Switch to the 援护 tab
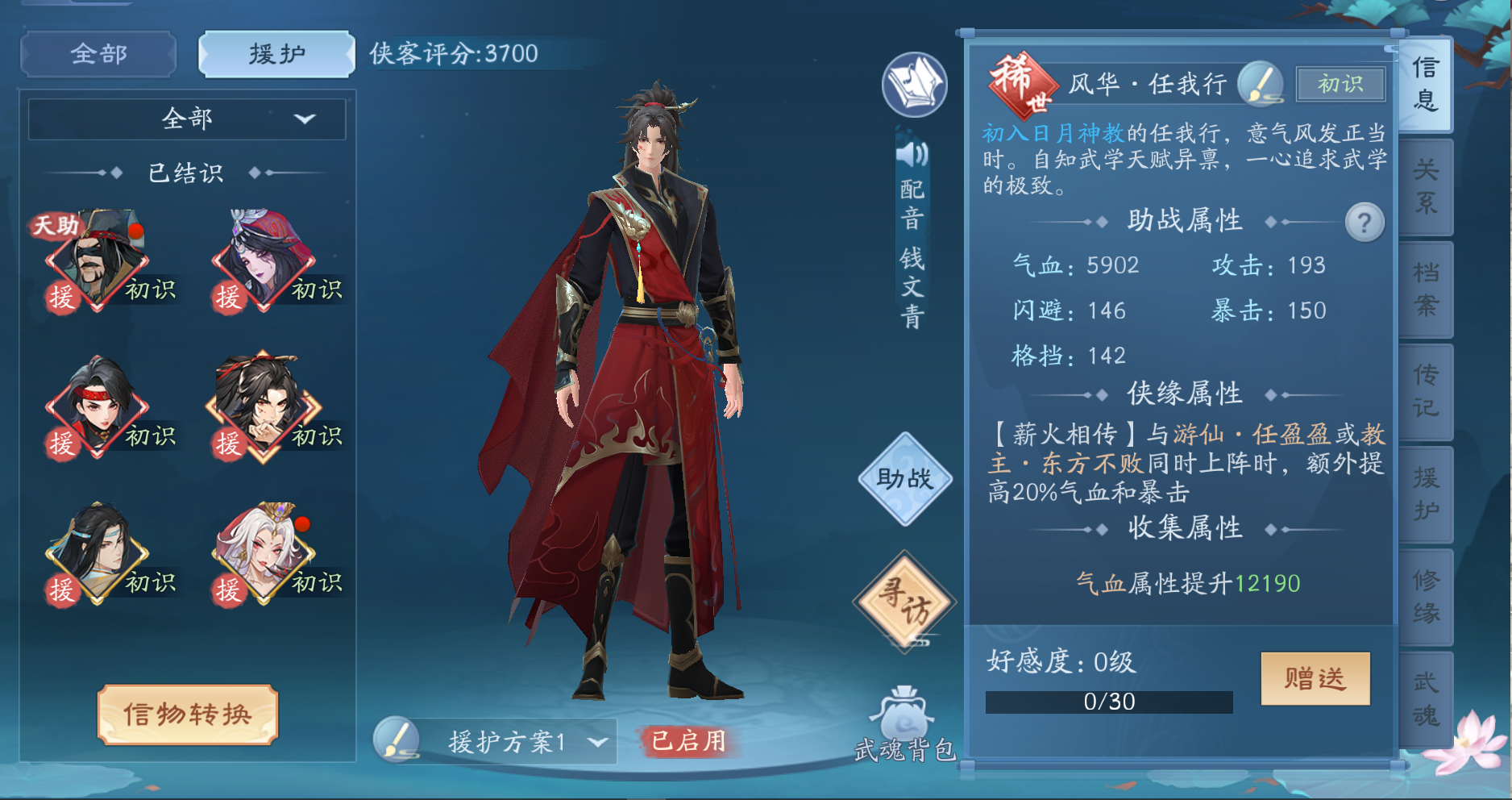Viewport: 1512px width, 800px height. coord(275,53)
